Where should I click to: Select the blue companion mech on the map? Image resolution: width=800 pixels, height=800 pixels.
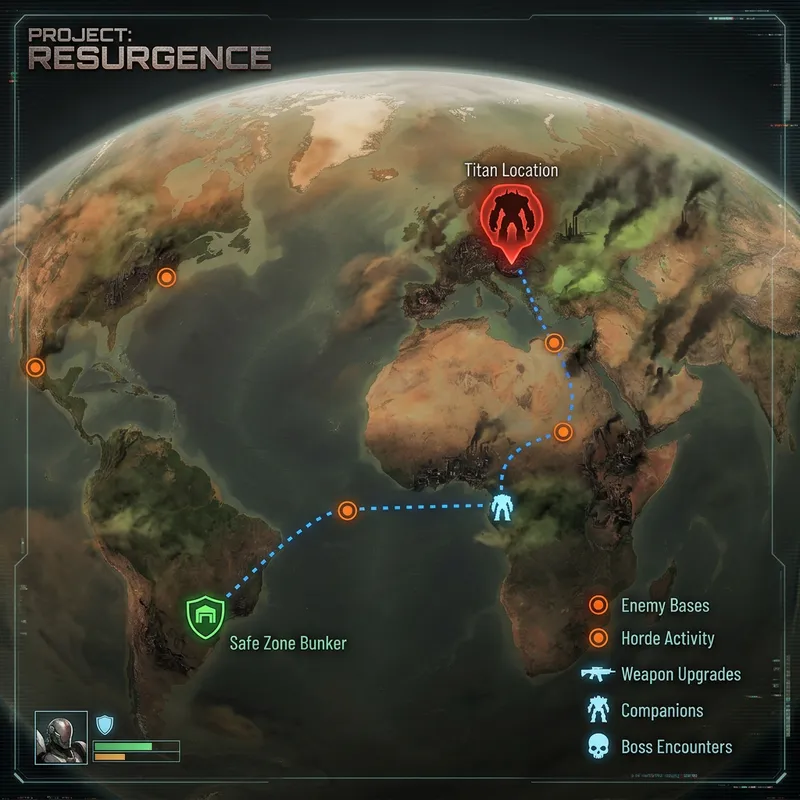[500, 508]
